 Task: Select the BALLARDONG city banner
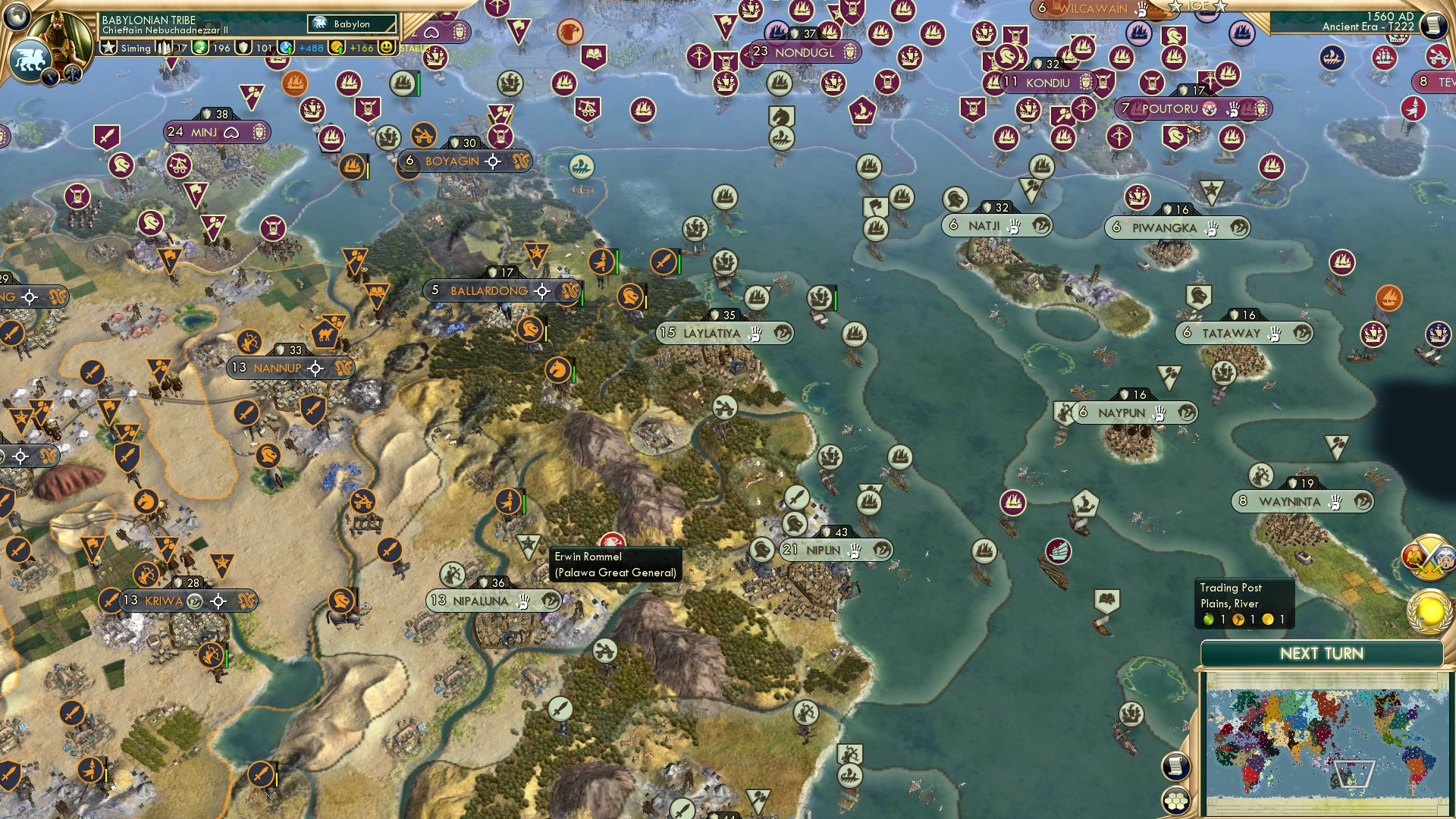(489, 290)
